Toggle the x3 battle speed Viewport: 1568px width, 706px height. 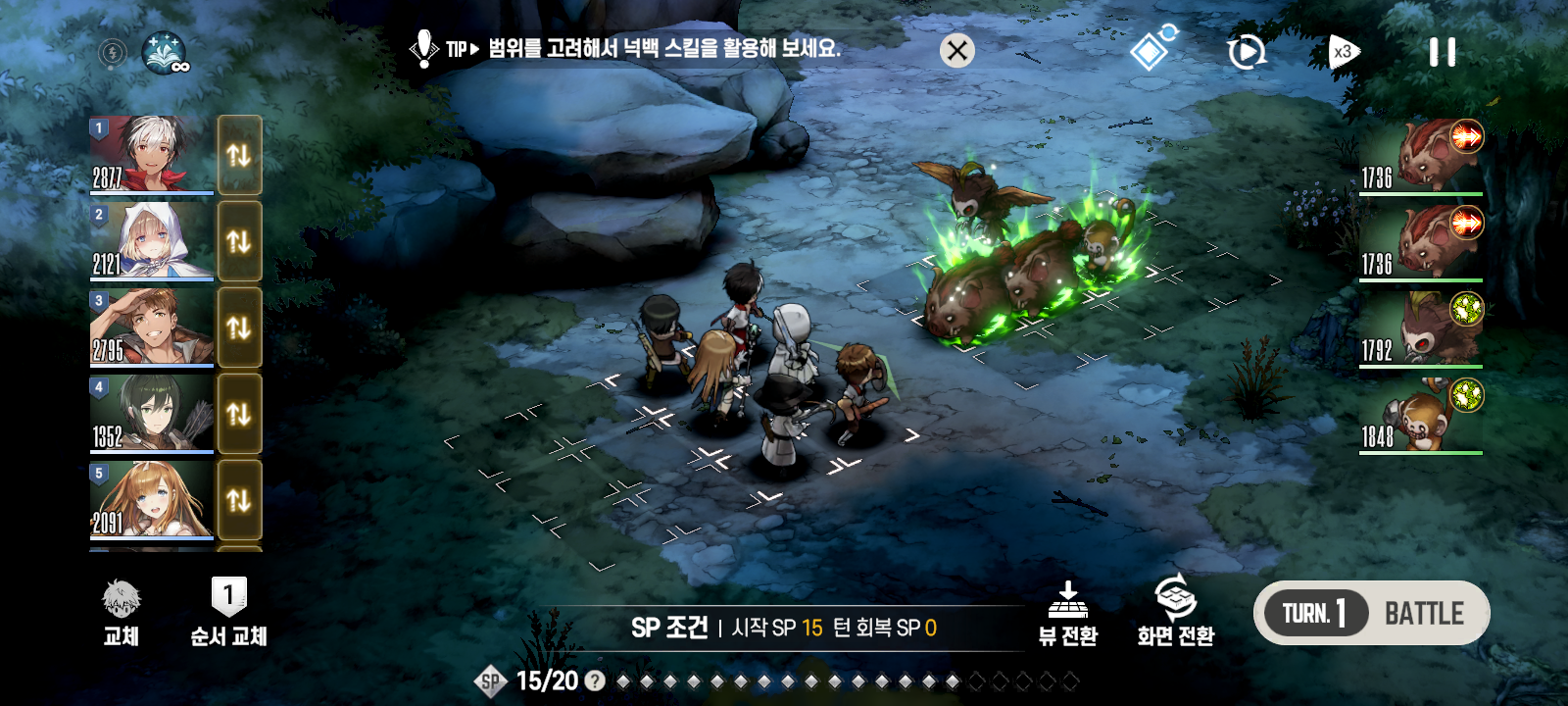coord(1344,52)
